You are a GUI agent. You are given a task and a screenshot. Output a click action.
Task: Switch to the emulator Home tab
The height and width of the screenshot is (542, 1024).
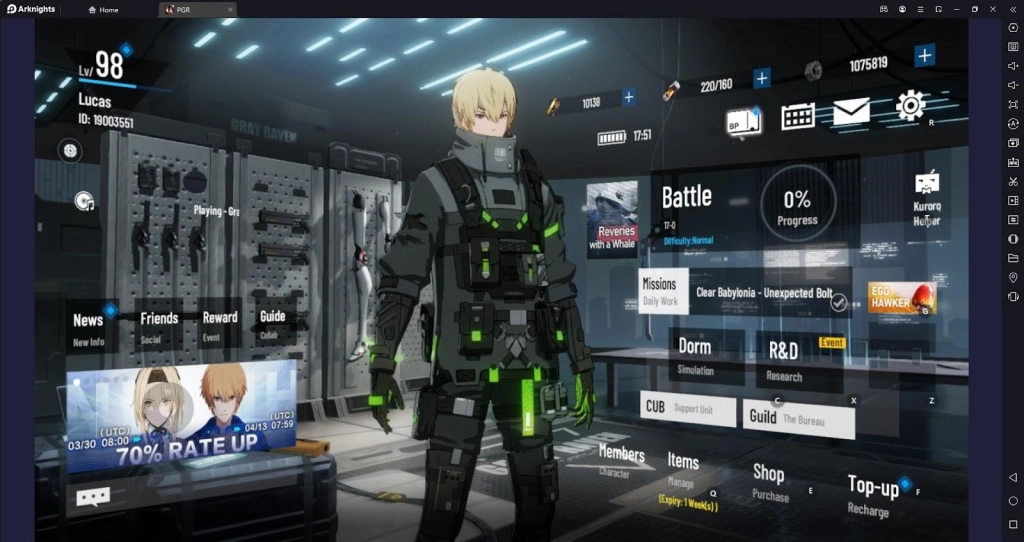tap(103, 10)
